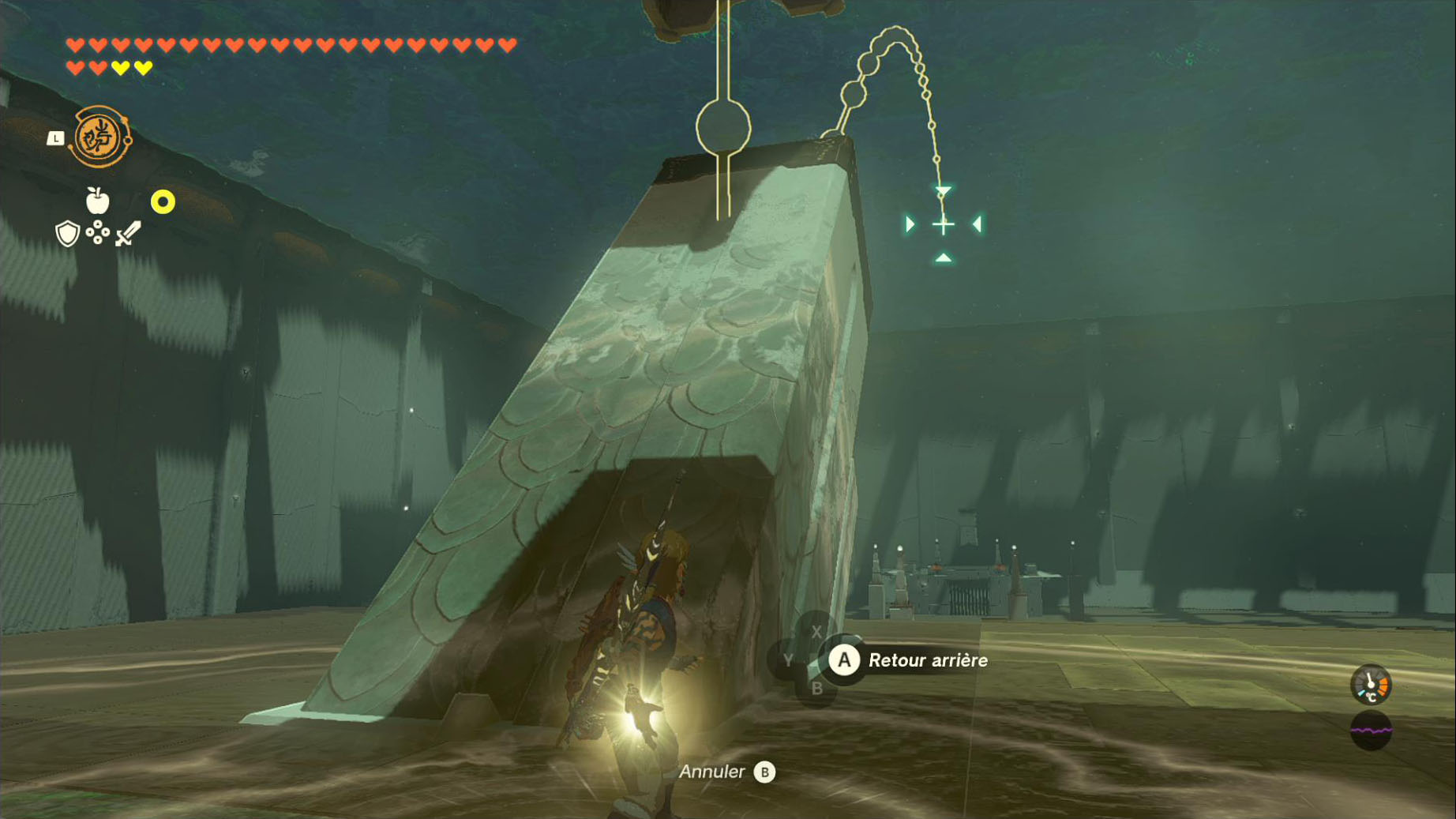This screenshot has height=819, width=1456.
Task: Open the apple quick-item icon
Action: tap(97, 201)
